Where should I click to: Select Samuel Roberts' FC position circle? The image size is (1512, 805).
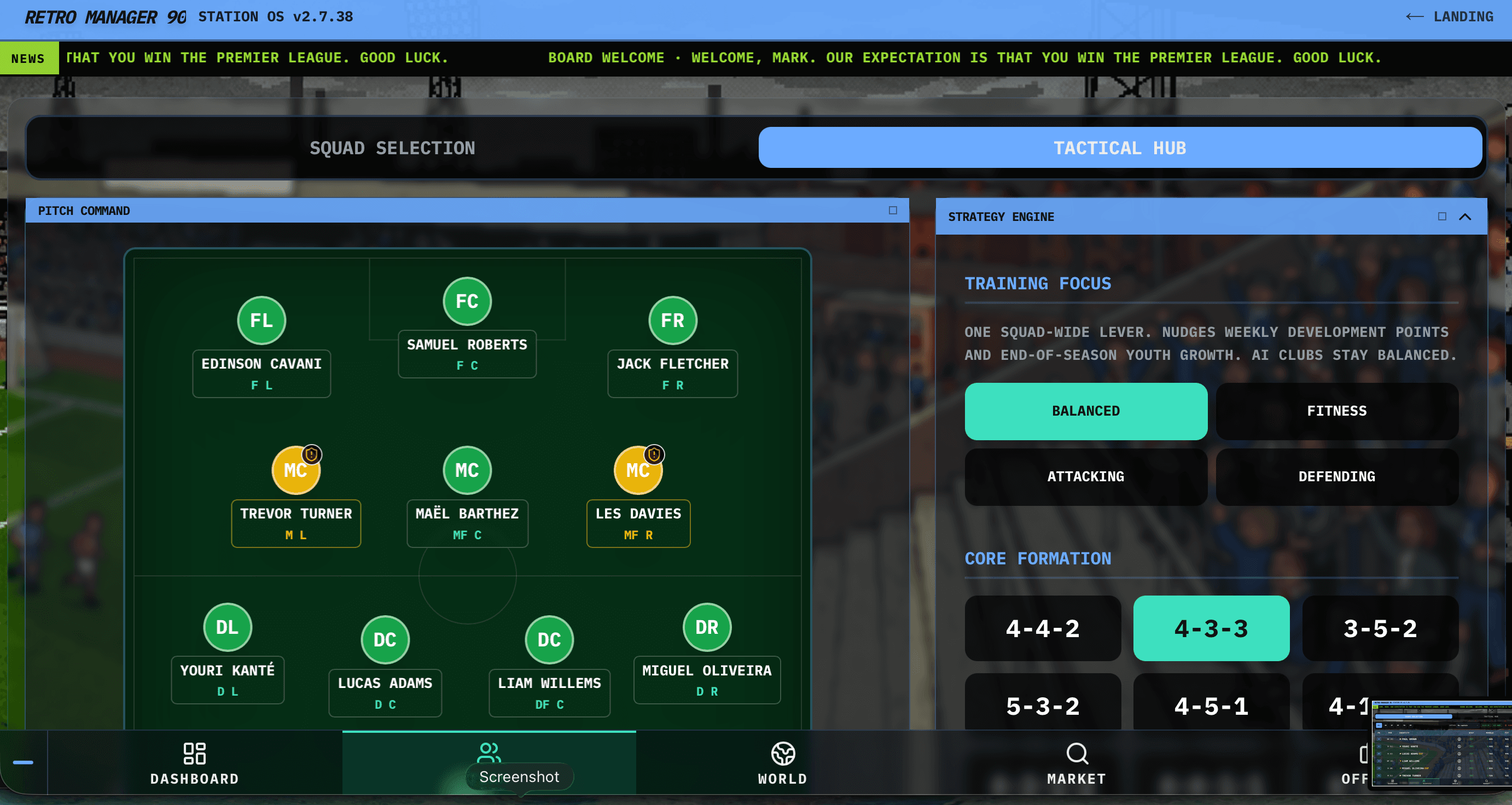pos(467,301)
